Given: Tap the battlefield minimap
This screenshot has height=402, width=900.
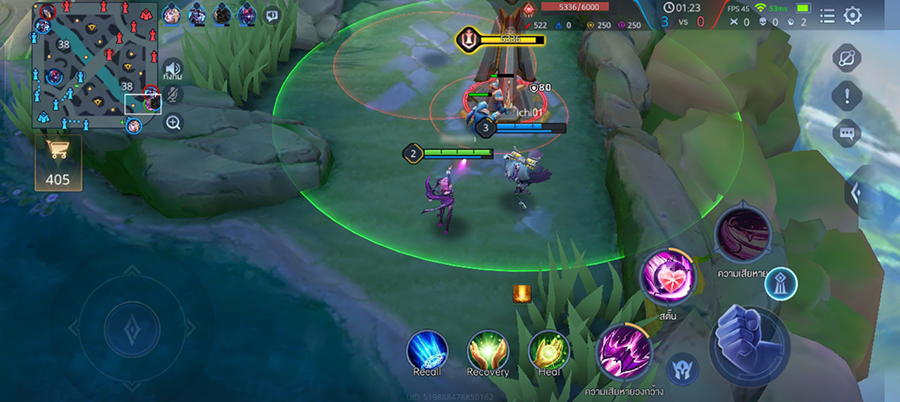Looking at the screenshot, I should pos(95,66).
